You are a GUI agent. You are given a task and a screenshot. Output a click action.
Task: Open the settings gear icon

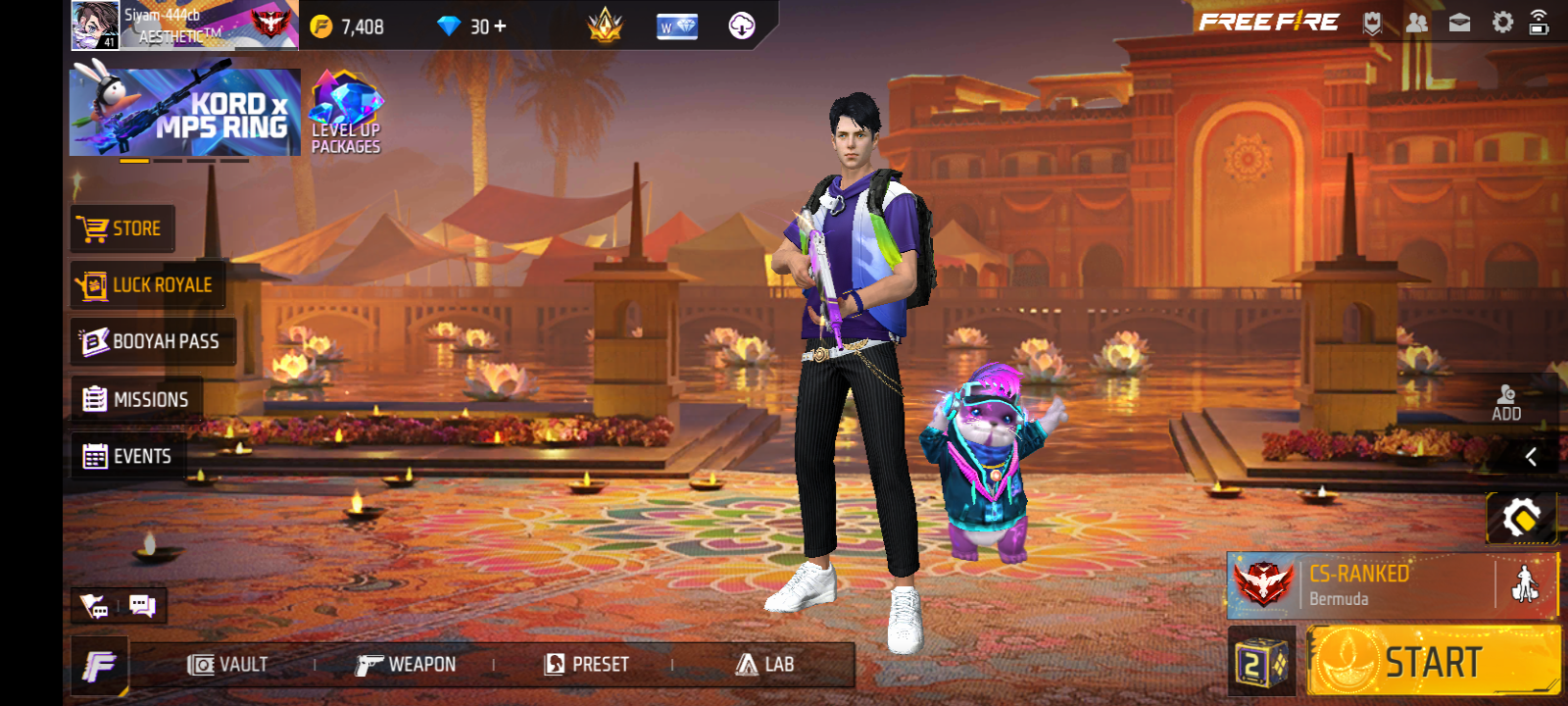click(1502, 23)
